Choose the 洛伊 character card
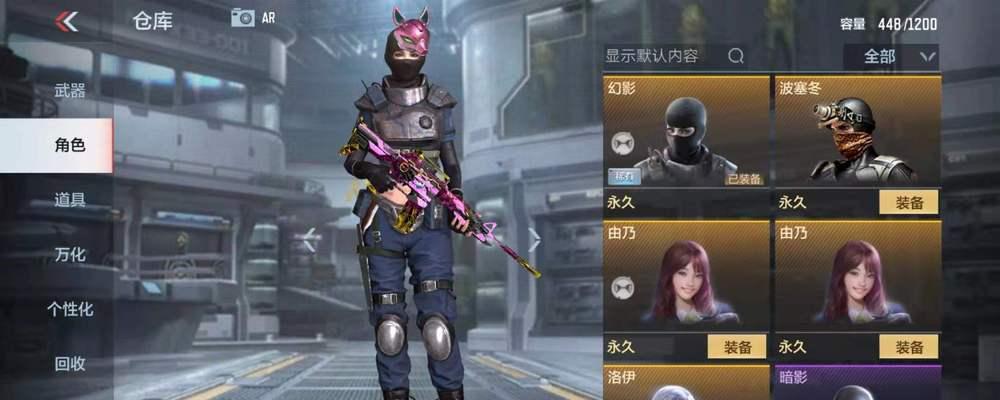1000x400 pixels. point(686,382)
